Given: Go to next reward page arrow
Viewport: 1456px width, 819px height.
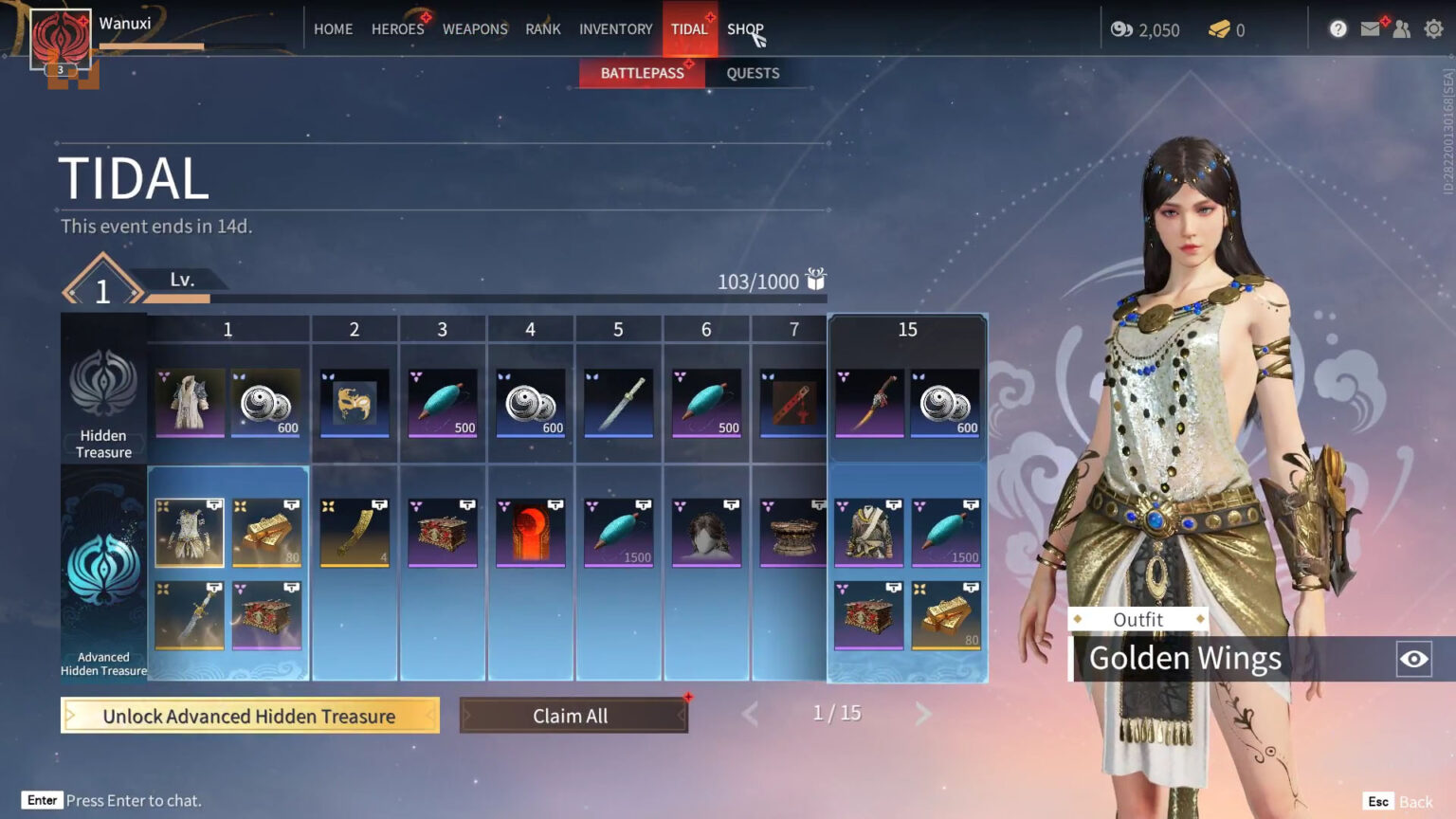Looking at the screenshot, I should (923, 714).
